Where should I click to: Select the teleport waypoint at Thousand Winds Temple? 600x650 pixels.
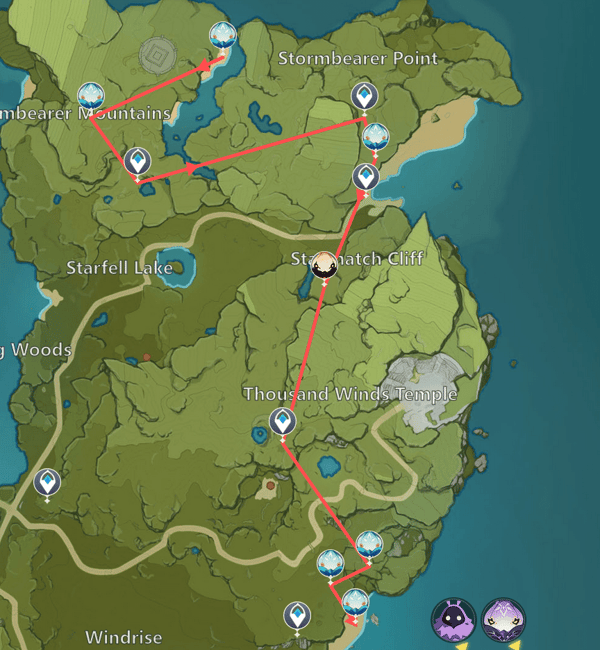pos(283,421)
